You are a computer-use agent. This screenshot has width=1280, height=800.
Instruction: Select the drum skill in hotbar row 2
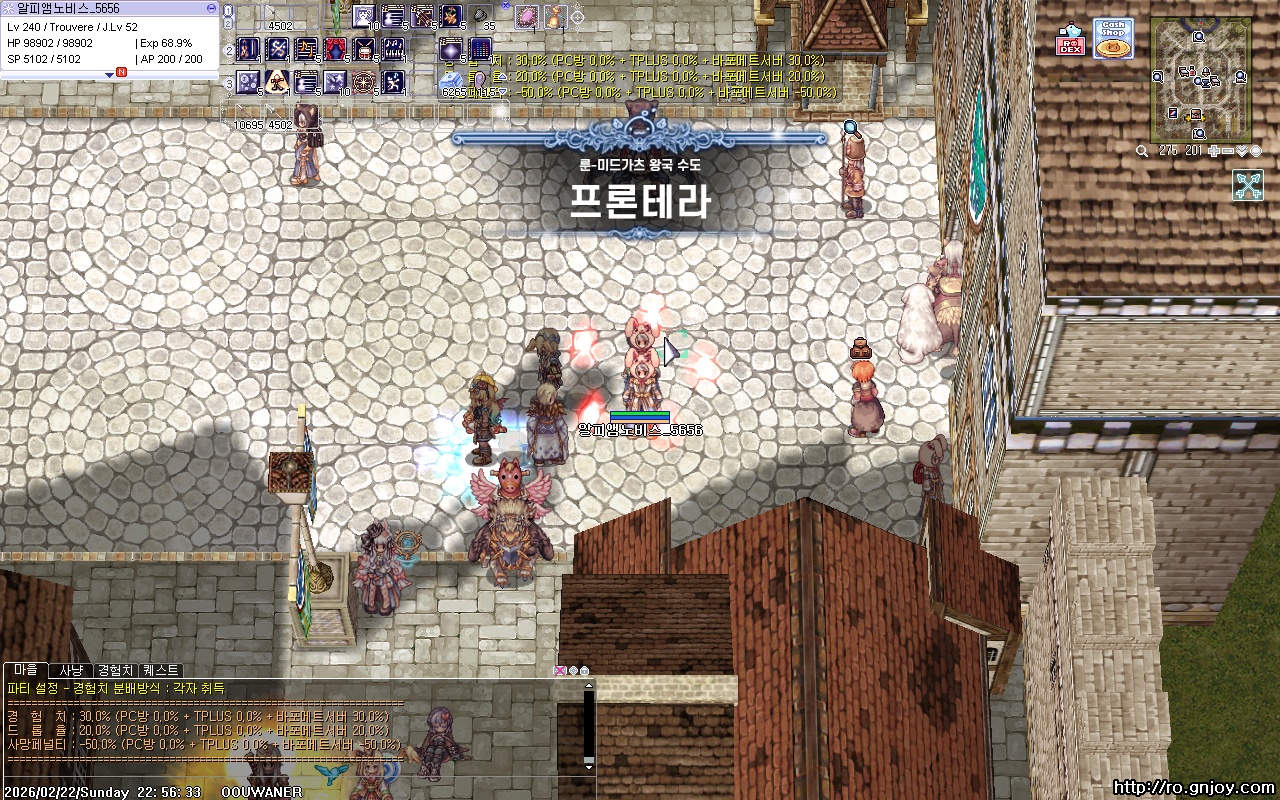coord(362,49)
